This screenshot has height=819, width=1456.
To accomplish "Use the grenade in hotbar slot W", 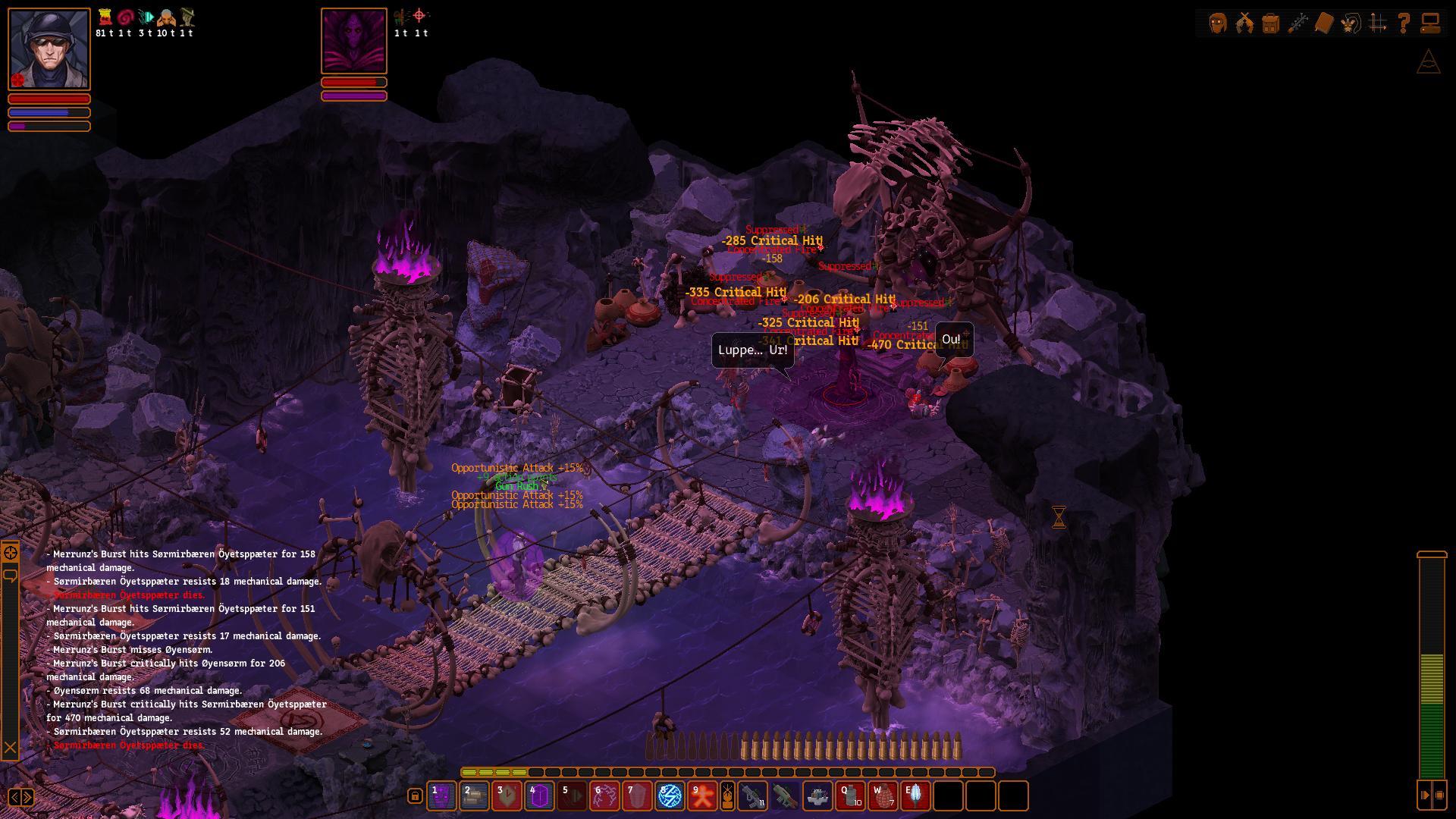I will point(883,796).
